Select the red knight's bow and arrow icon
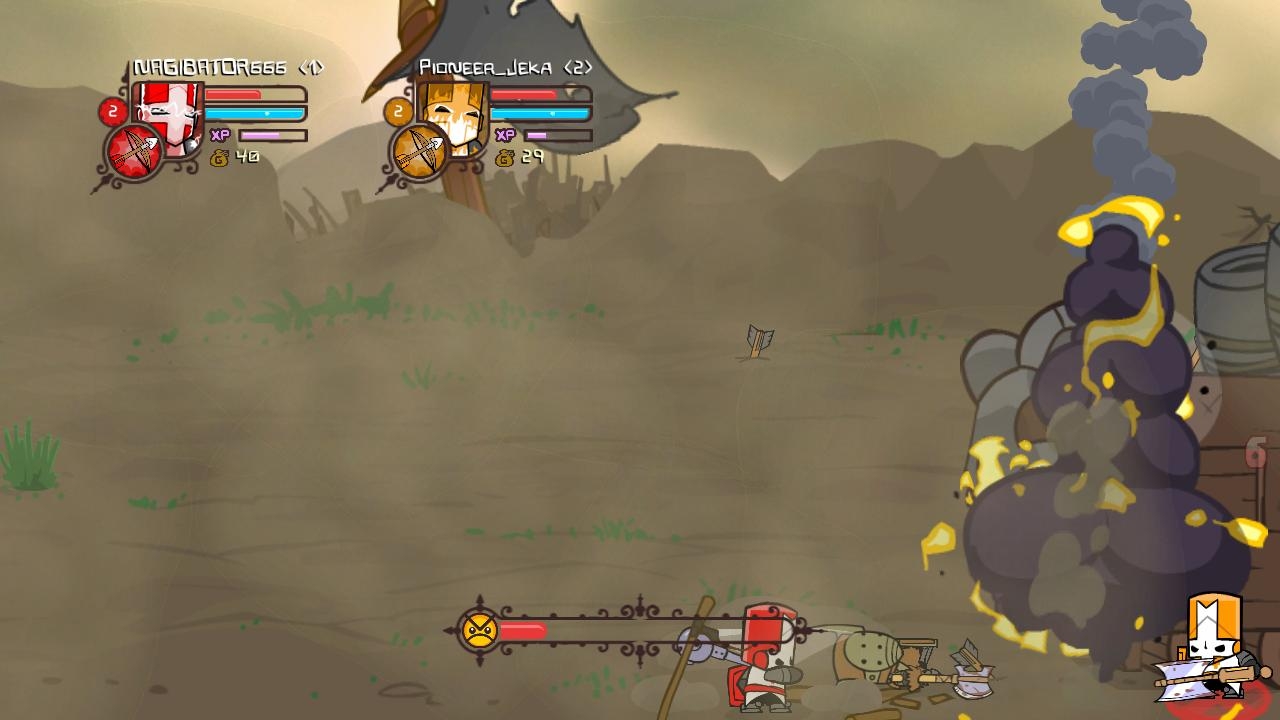The height and width of the screenshot is (720, 1280). (135, 154)
